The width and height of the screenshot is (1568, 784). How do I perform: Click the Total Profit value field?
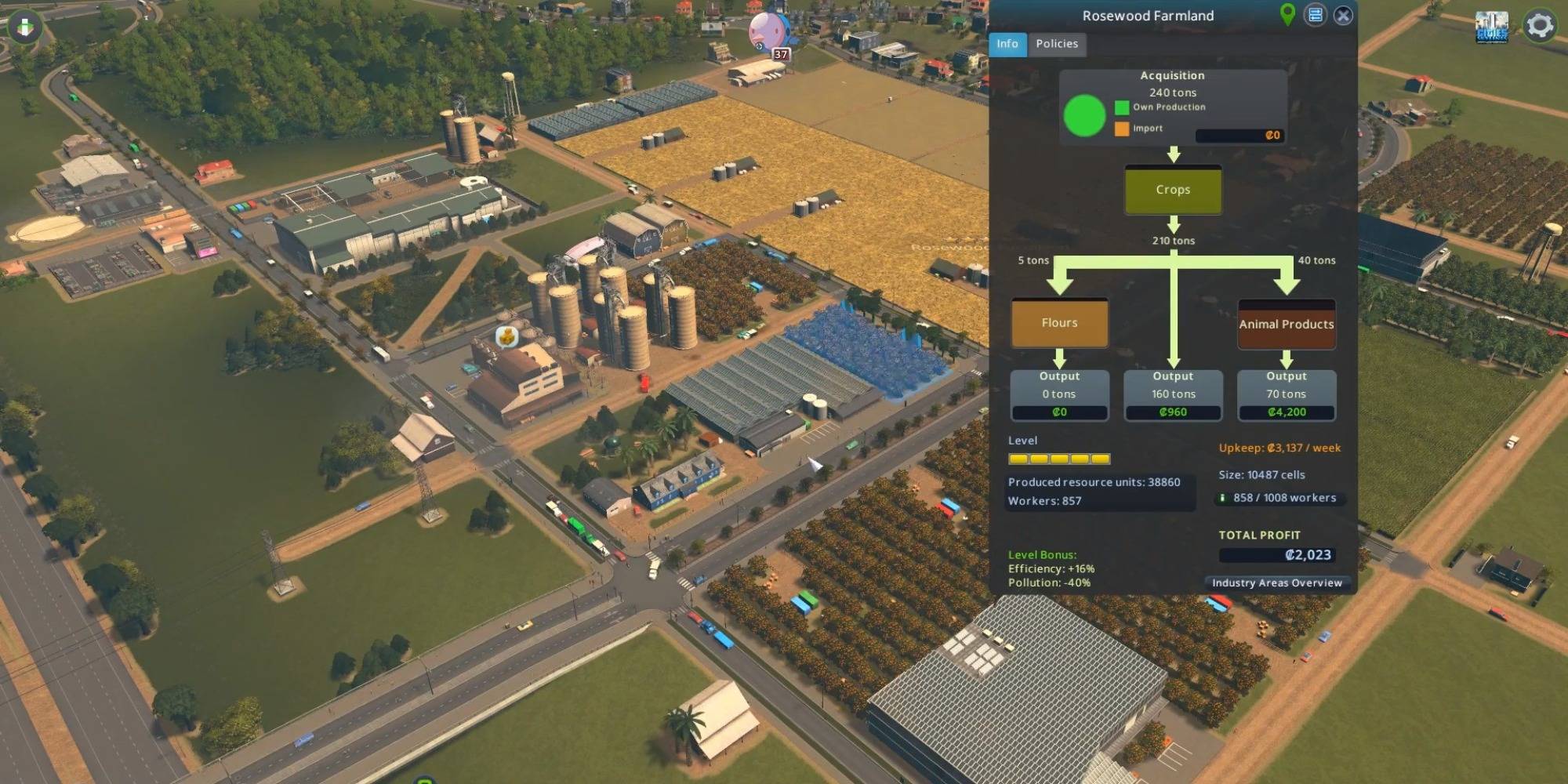(1278, 554)
